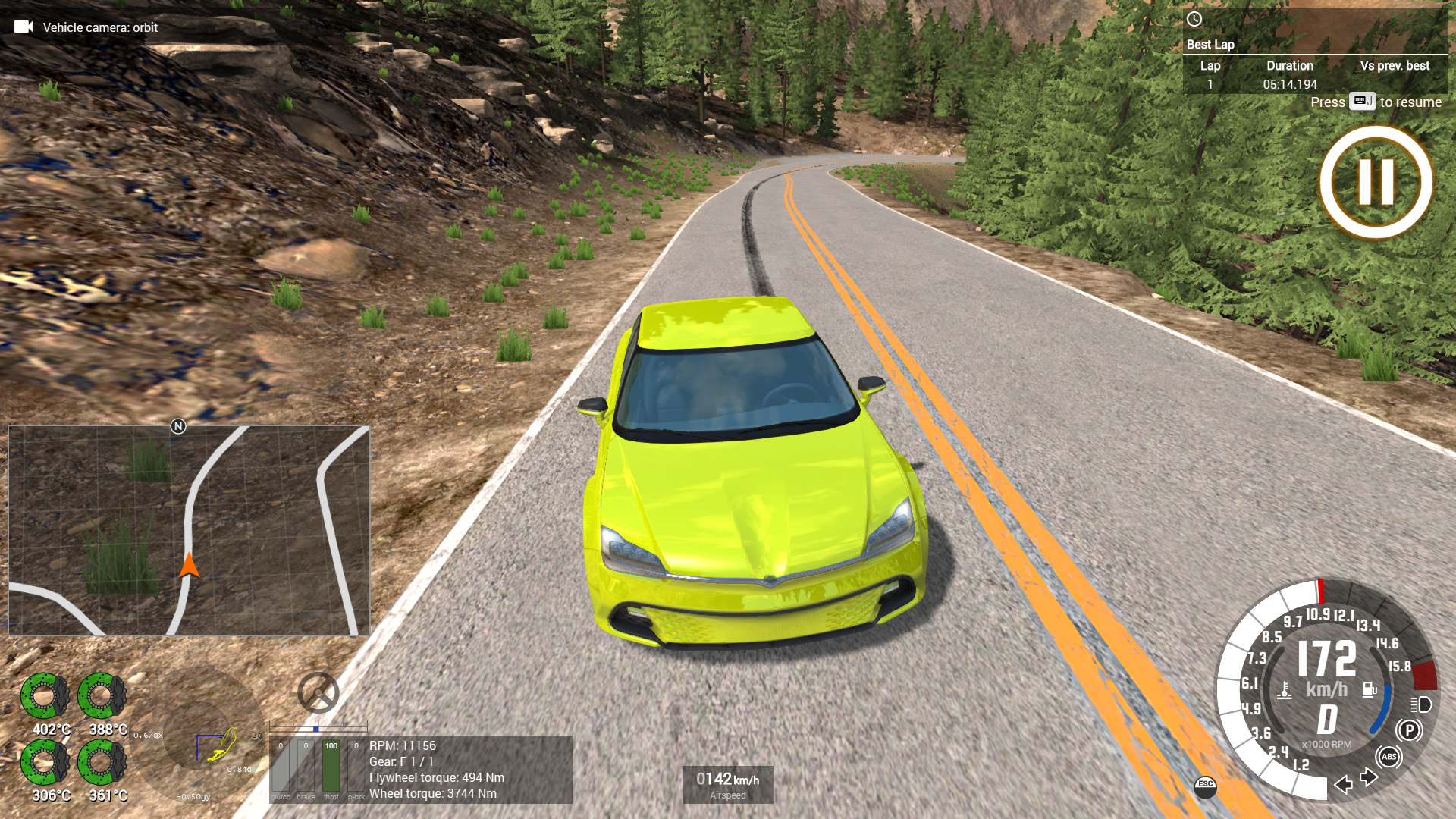1456x819 pixels.
Task: Select the Best Lap row for lap 1
Action: tap(1314, 84)
